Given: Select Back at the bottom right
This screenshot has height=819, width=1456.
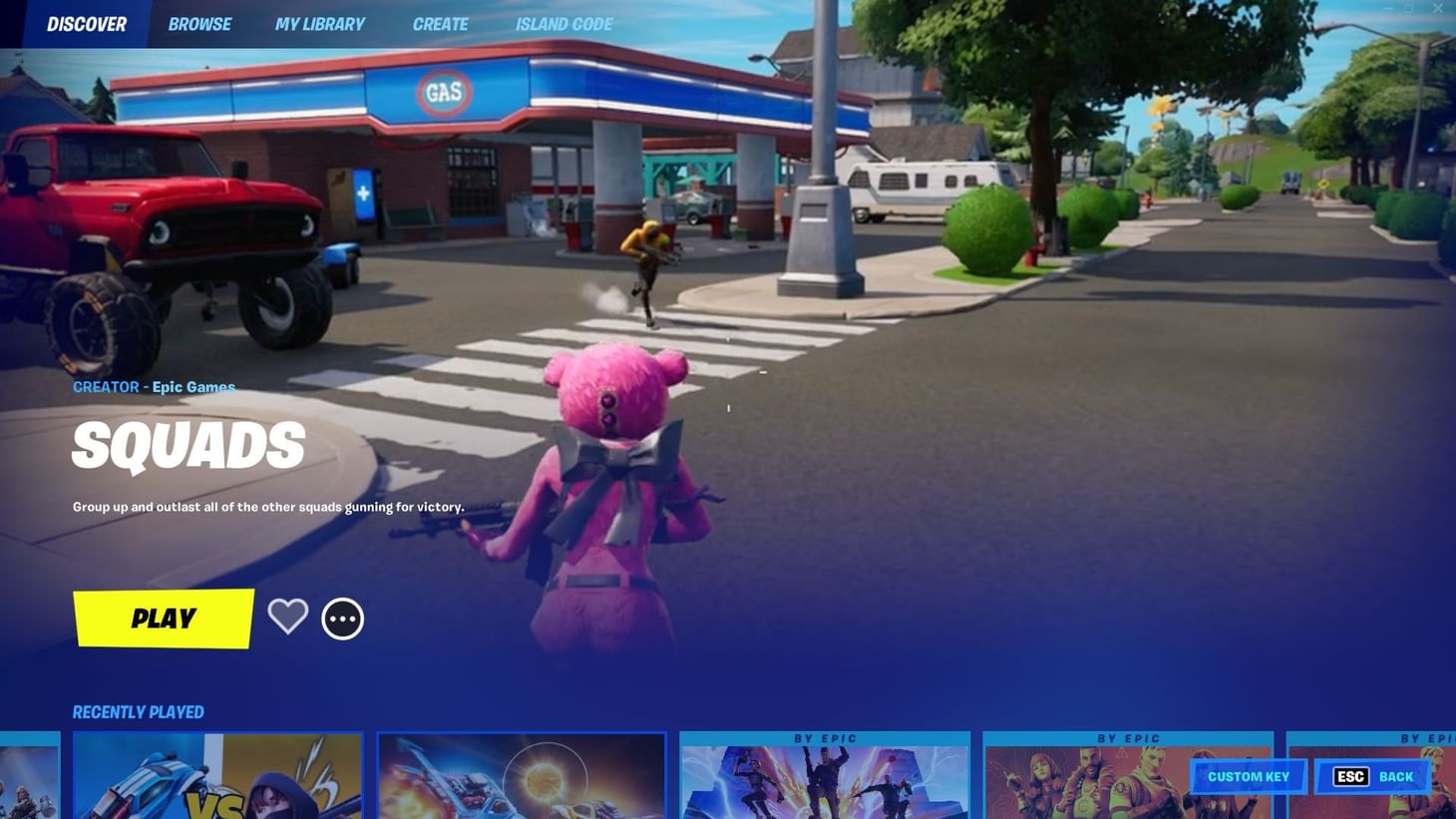Looking at the screenshot, I should click(1393, 775).
